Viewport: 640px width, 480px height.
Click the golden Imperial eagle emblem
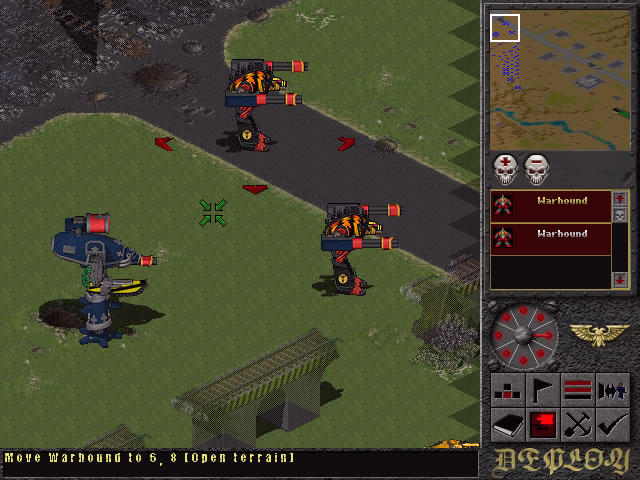(599, 334)
